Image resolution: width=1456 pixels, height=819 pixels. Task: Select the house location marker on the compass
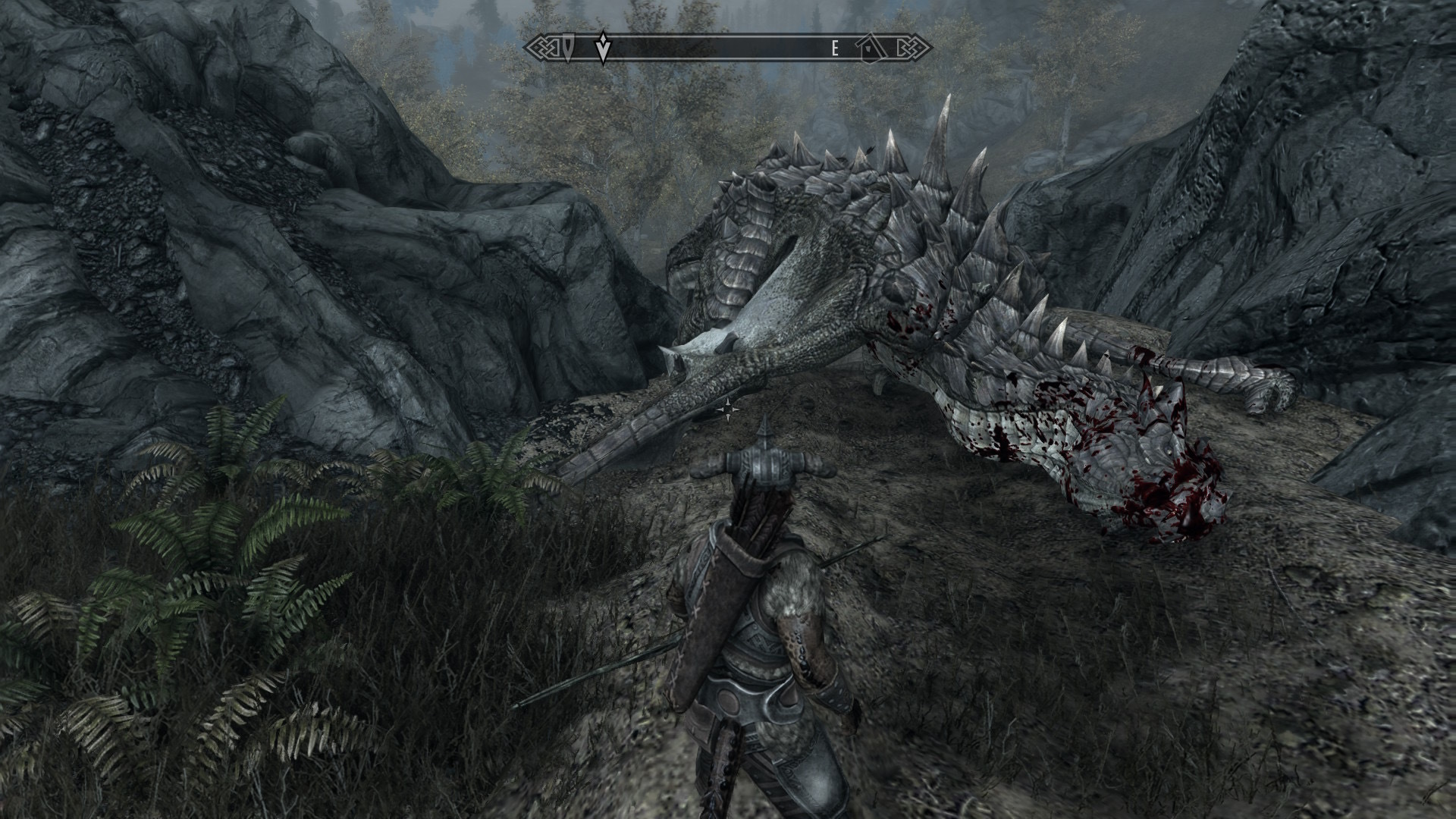click(870, 49)
